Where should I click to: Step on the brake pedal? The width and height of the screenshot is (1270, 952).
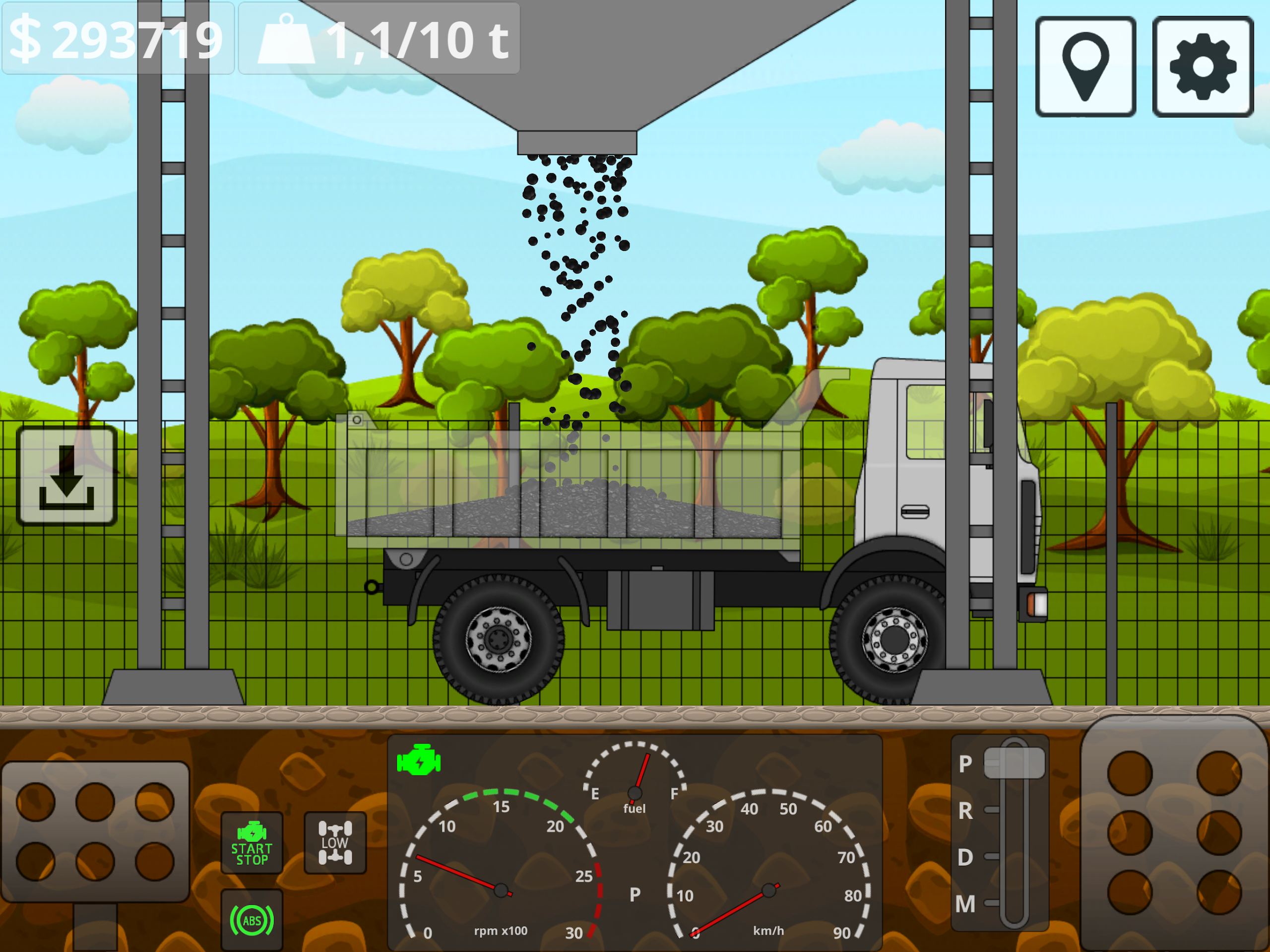(x=95, y=831)
